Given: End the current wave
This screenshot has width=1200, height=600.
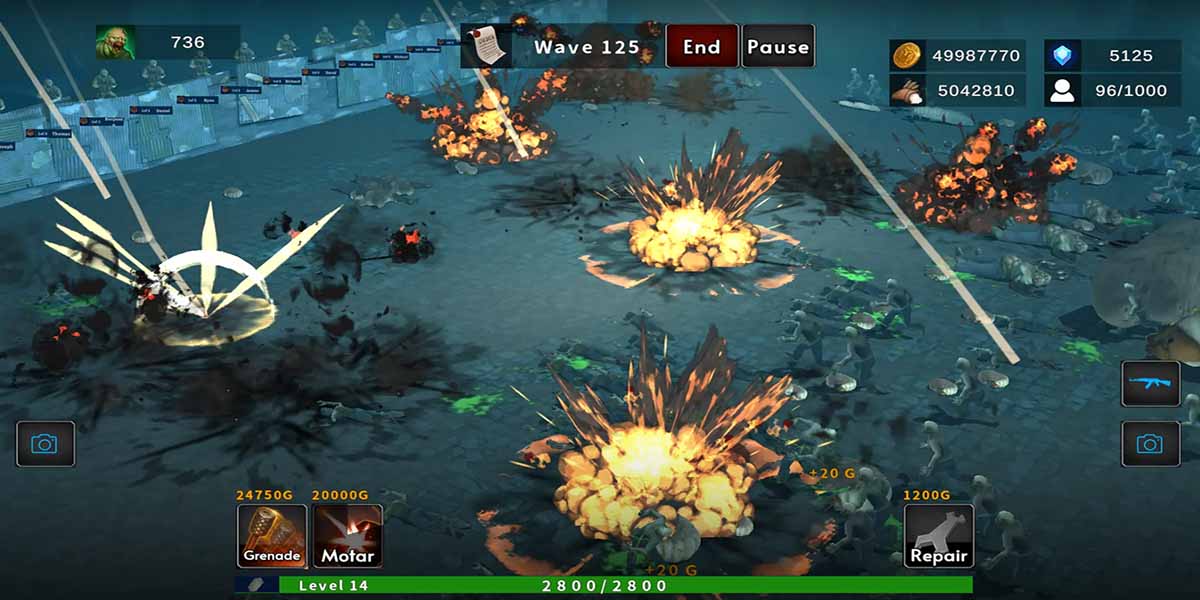Looking at the screenshot, I should (702, 47).
